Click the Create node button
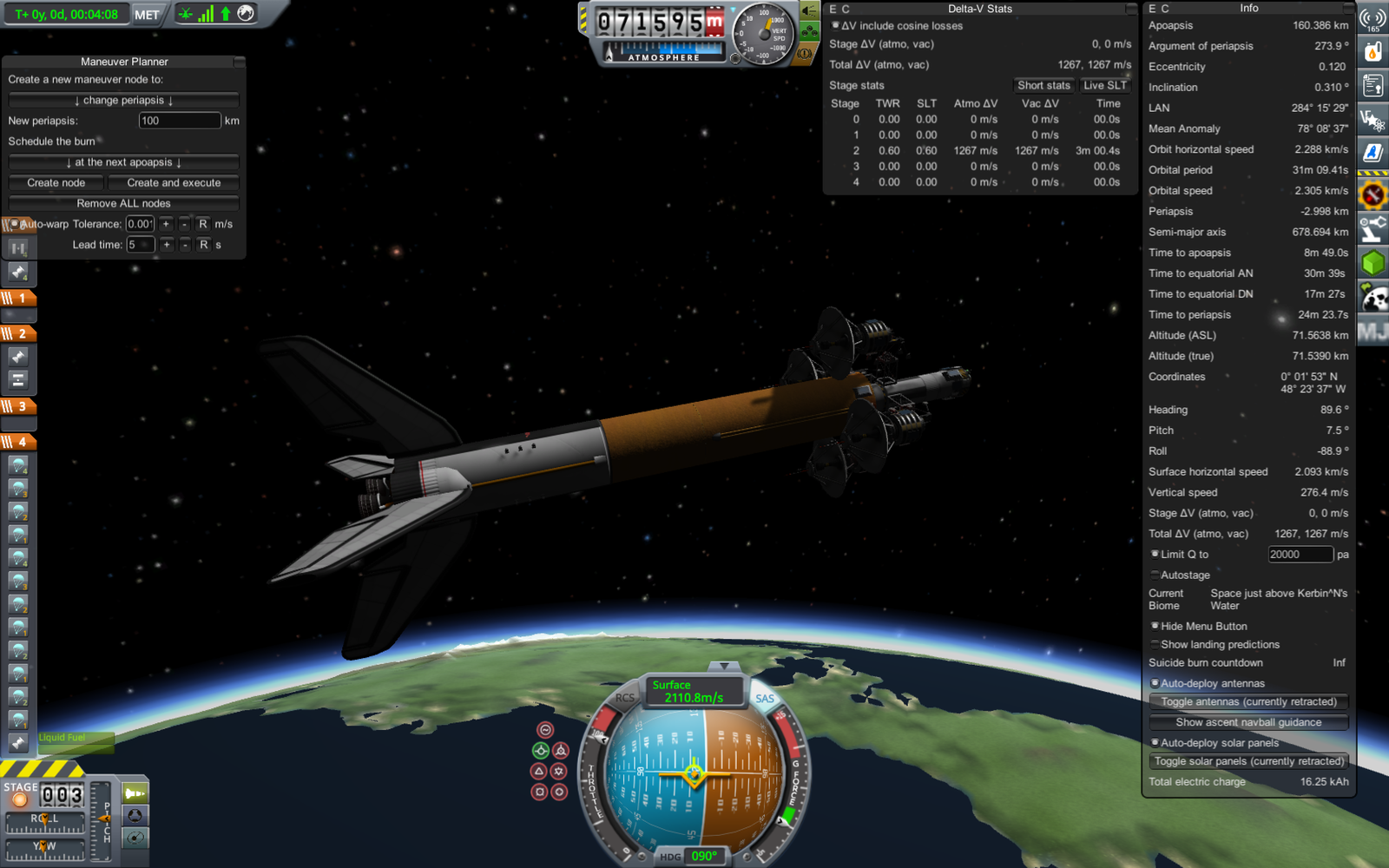1389x868 pixels. click(x=56, y=183)
